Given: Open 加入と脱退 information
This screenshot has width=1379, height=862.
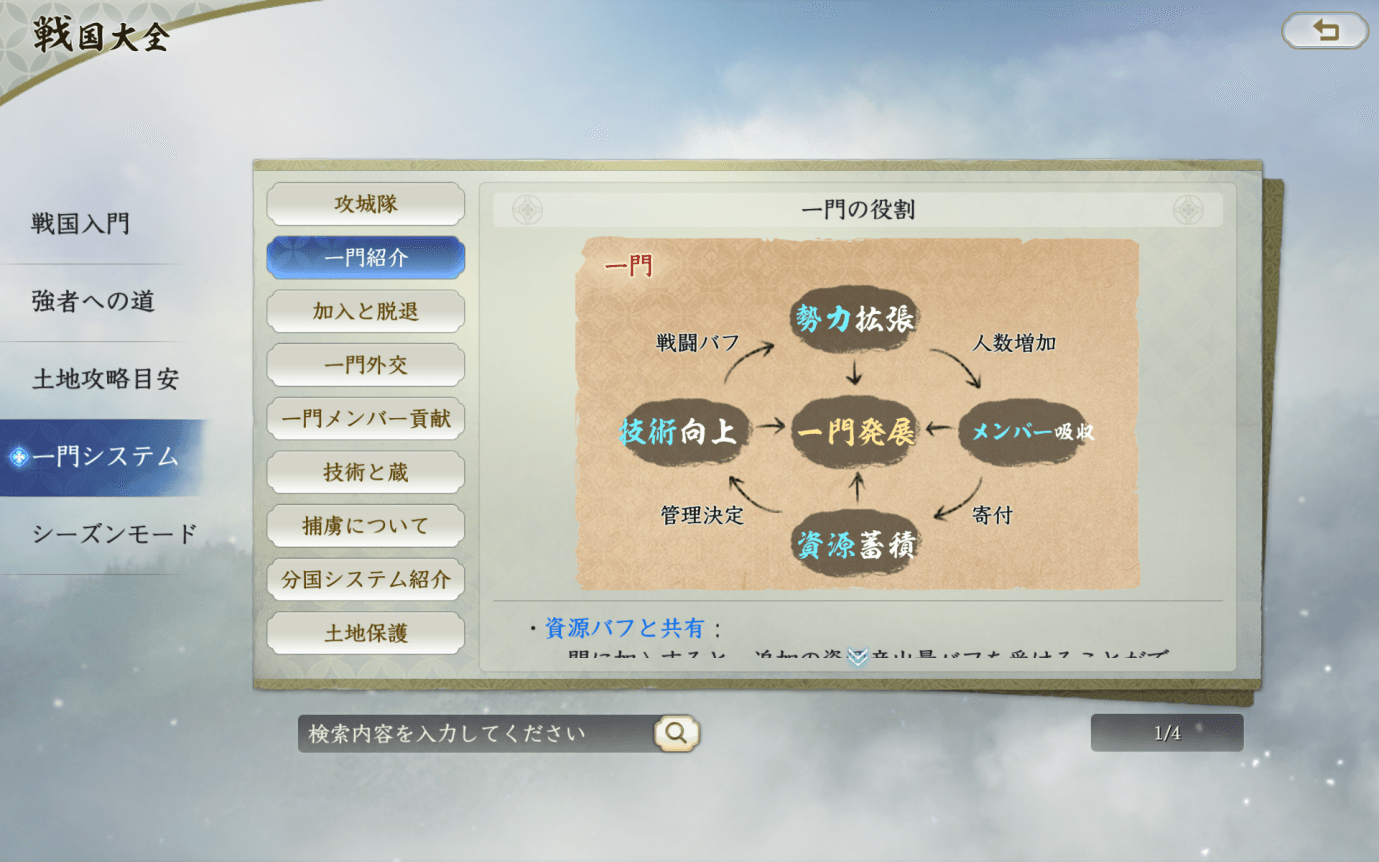Looking at the screenshot, I should [x=365, y=311].
